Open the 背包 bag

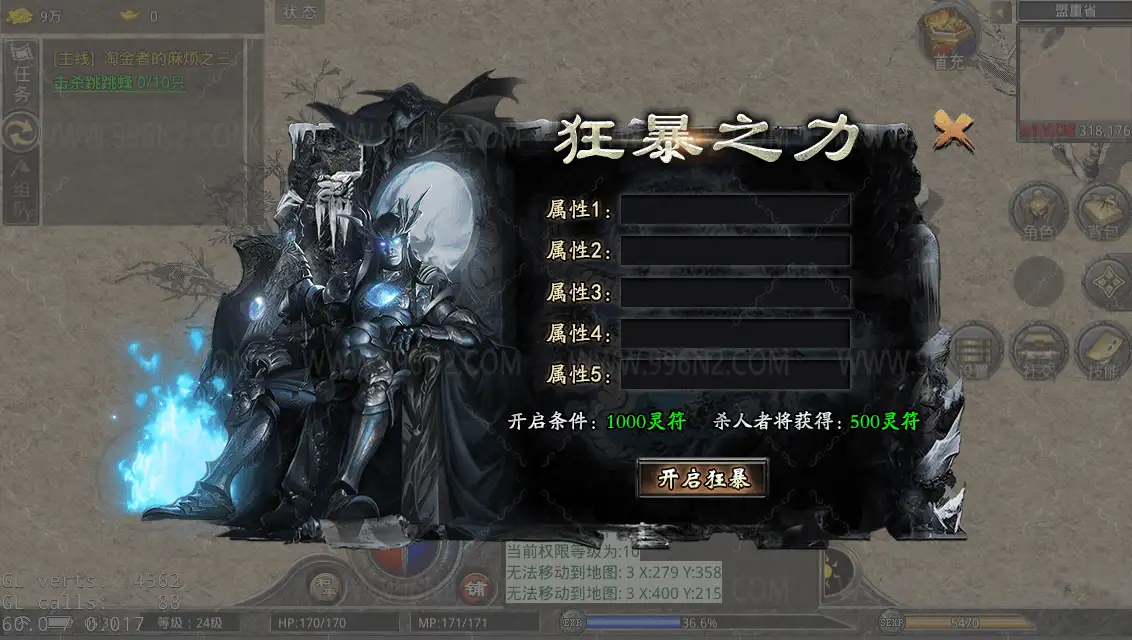tap(1102, 210)
